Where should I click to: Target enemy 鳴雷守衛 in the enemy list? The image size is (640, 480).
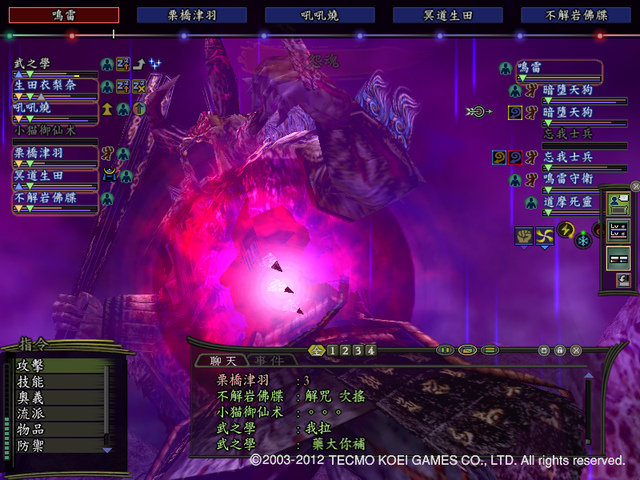click(570, 177)
